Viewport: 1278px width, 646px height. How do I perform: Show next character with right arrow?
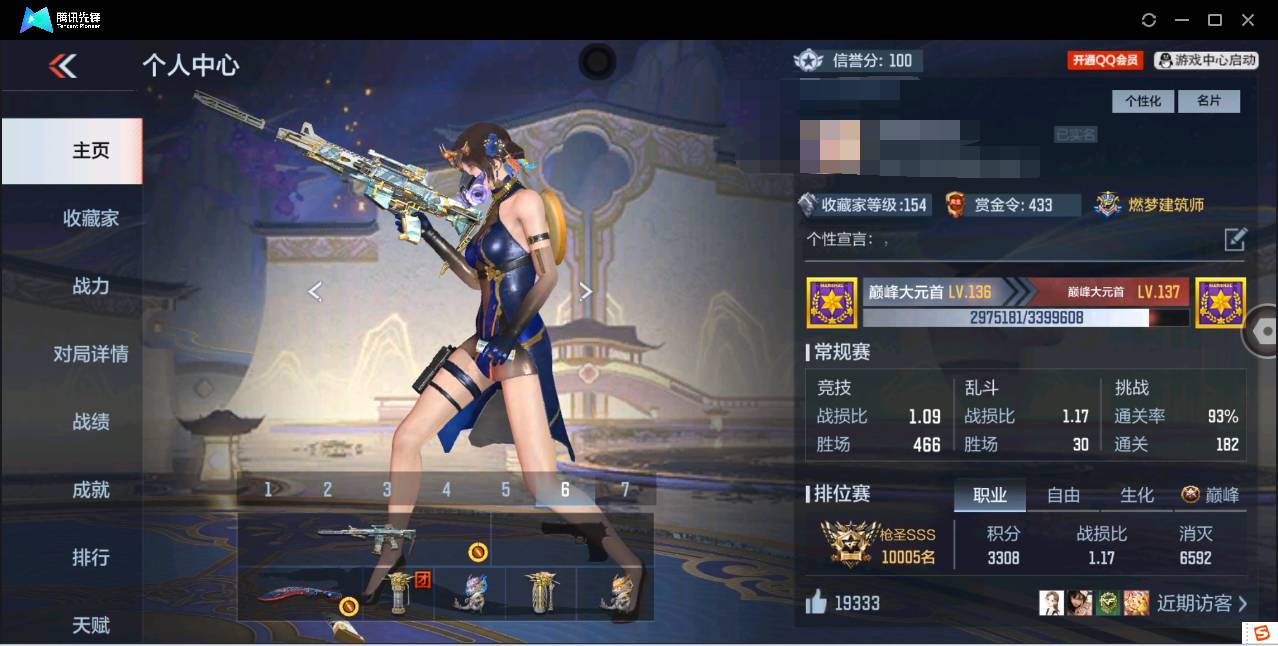[586, 291]
